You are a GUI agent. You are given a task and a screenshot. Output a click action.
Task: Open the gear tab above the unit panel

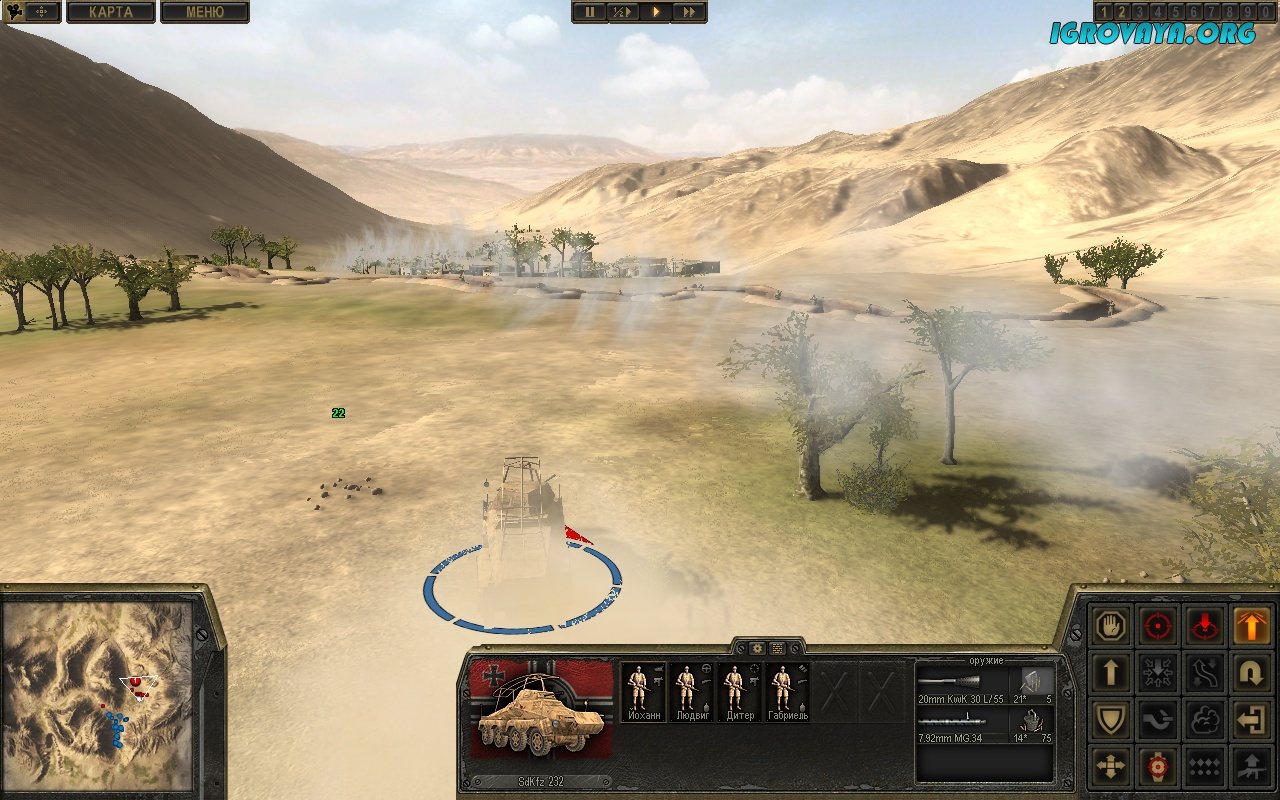757,648
